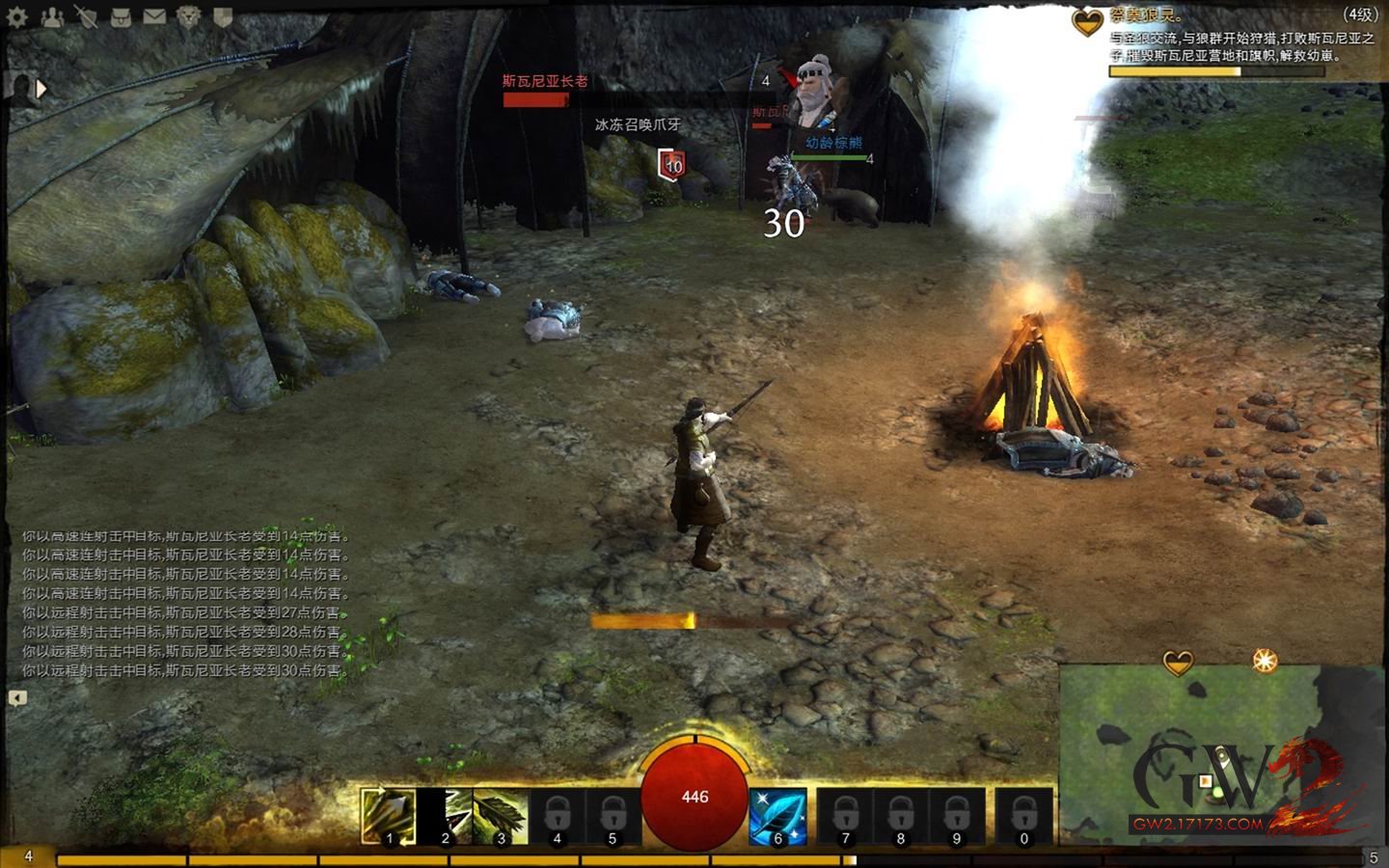Activate skill 1 arrow shot
Screen dimensions: 1389x868
point(389,816)
